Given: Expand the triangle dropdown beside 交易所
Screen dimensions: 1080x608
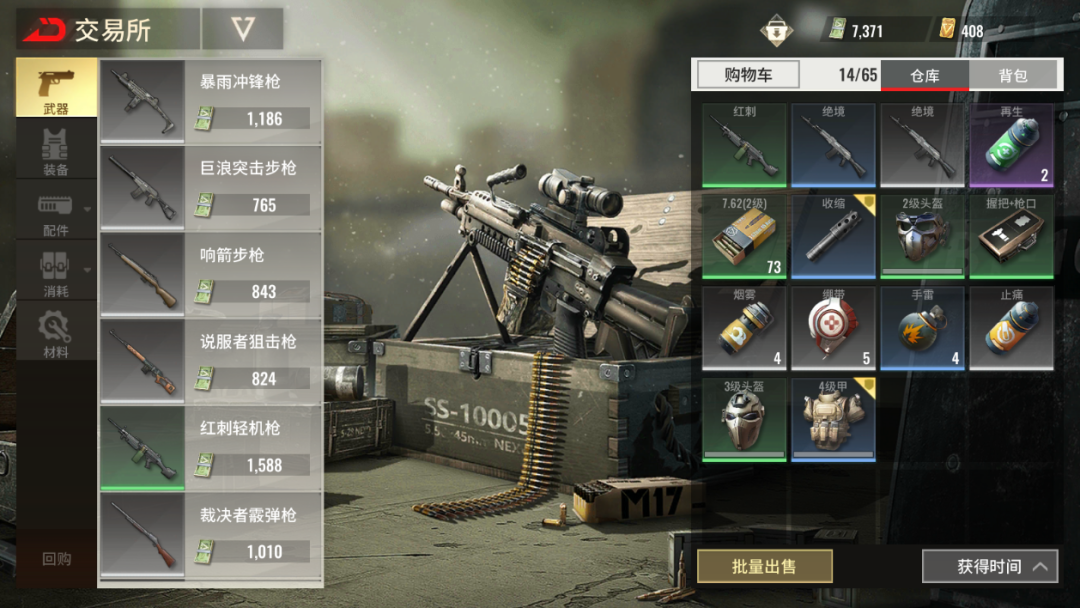Looking at the screenshot, I should click(x=243, y=29).
